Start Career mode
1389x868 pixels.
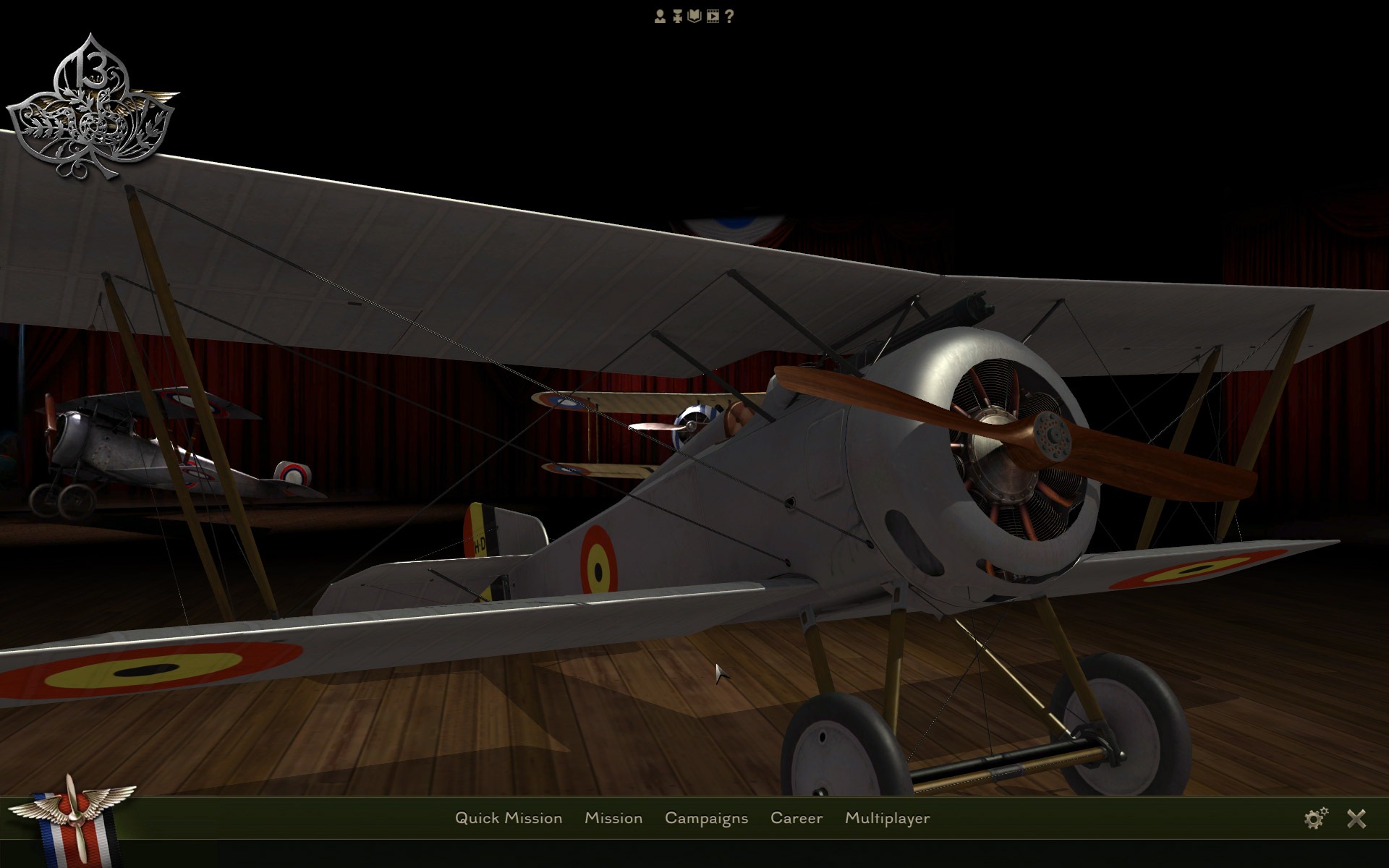pos(797,818)
